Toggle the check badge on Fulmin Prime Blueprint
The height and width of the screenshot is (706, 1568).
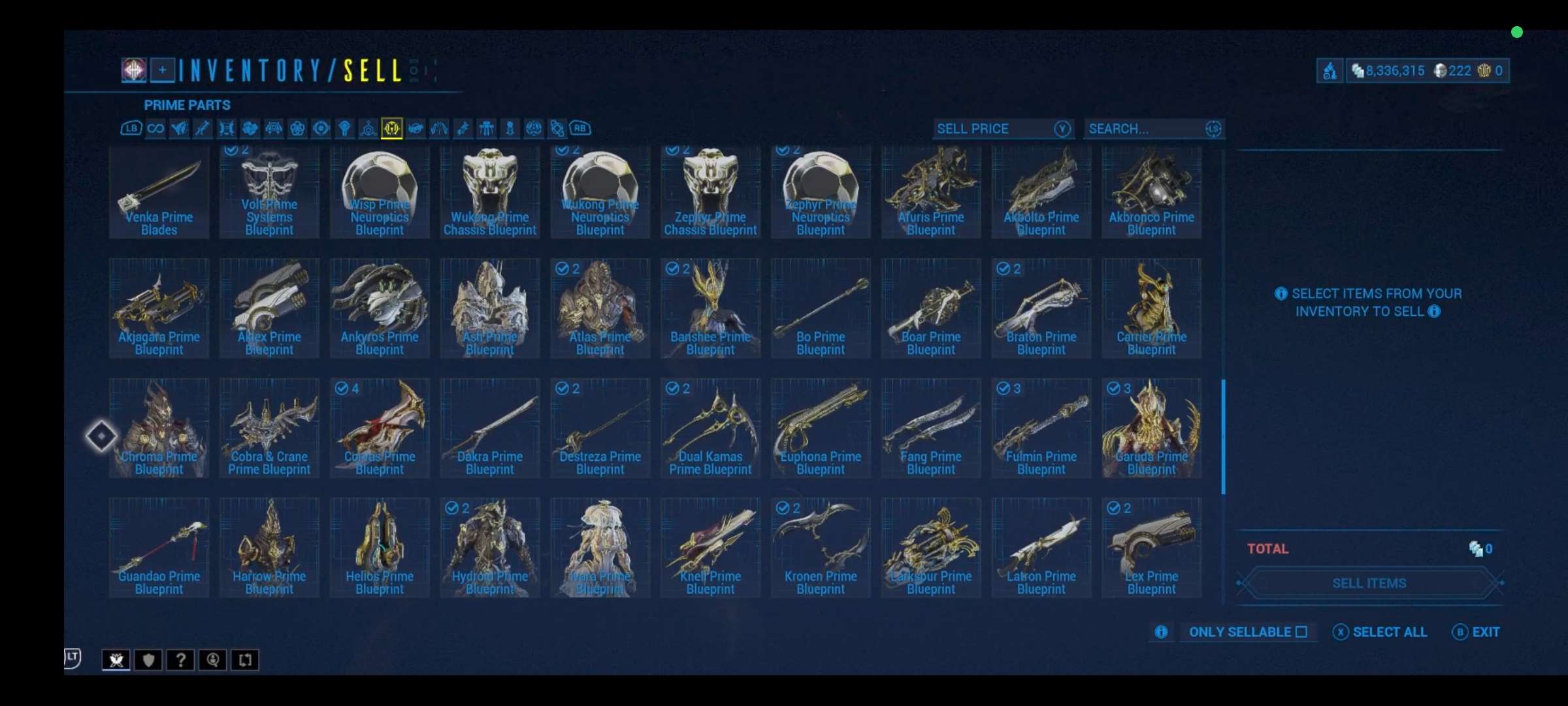pos(1004,388)
